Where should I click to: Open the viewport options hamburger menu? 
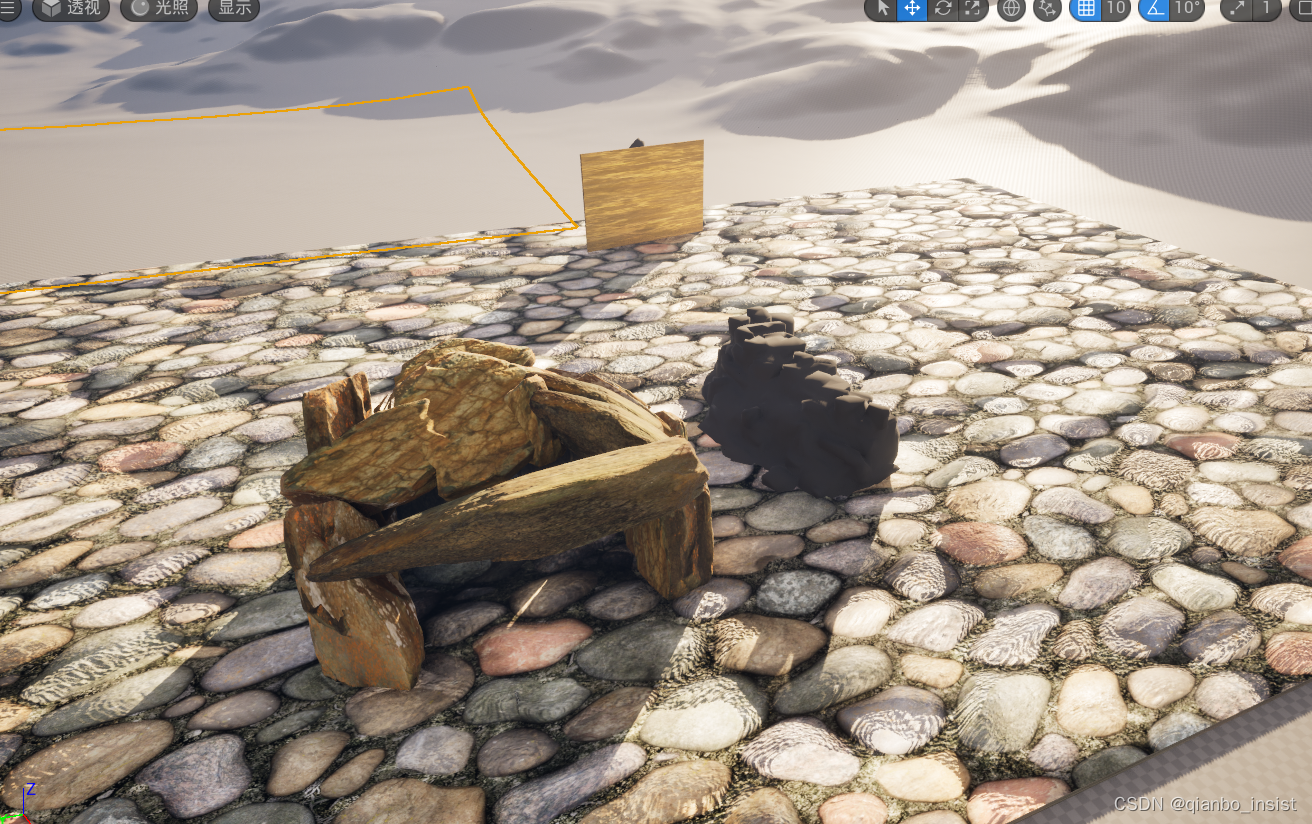[9, 8]
